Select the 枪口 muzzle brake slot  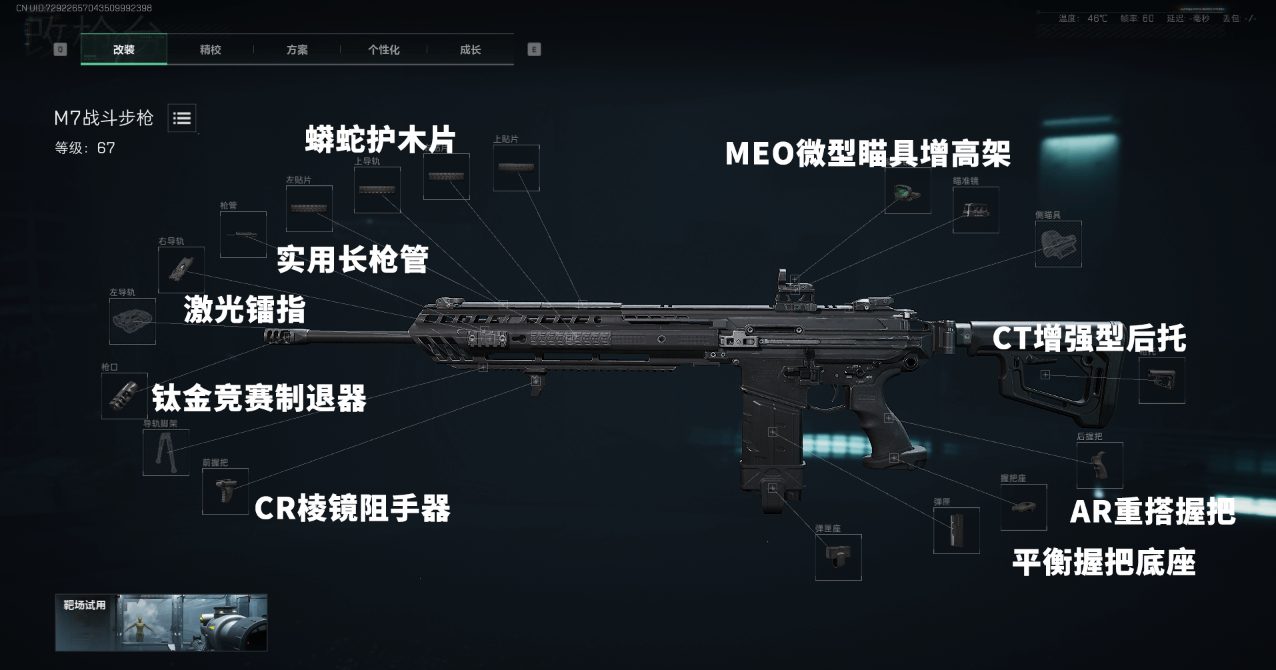[x=124, y=395]
